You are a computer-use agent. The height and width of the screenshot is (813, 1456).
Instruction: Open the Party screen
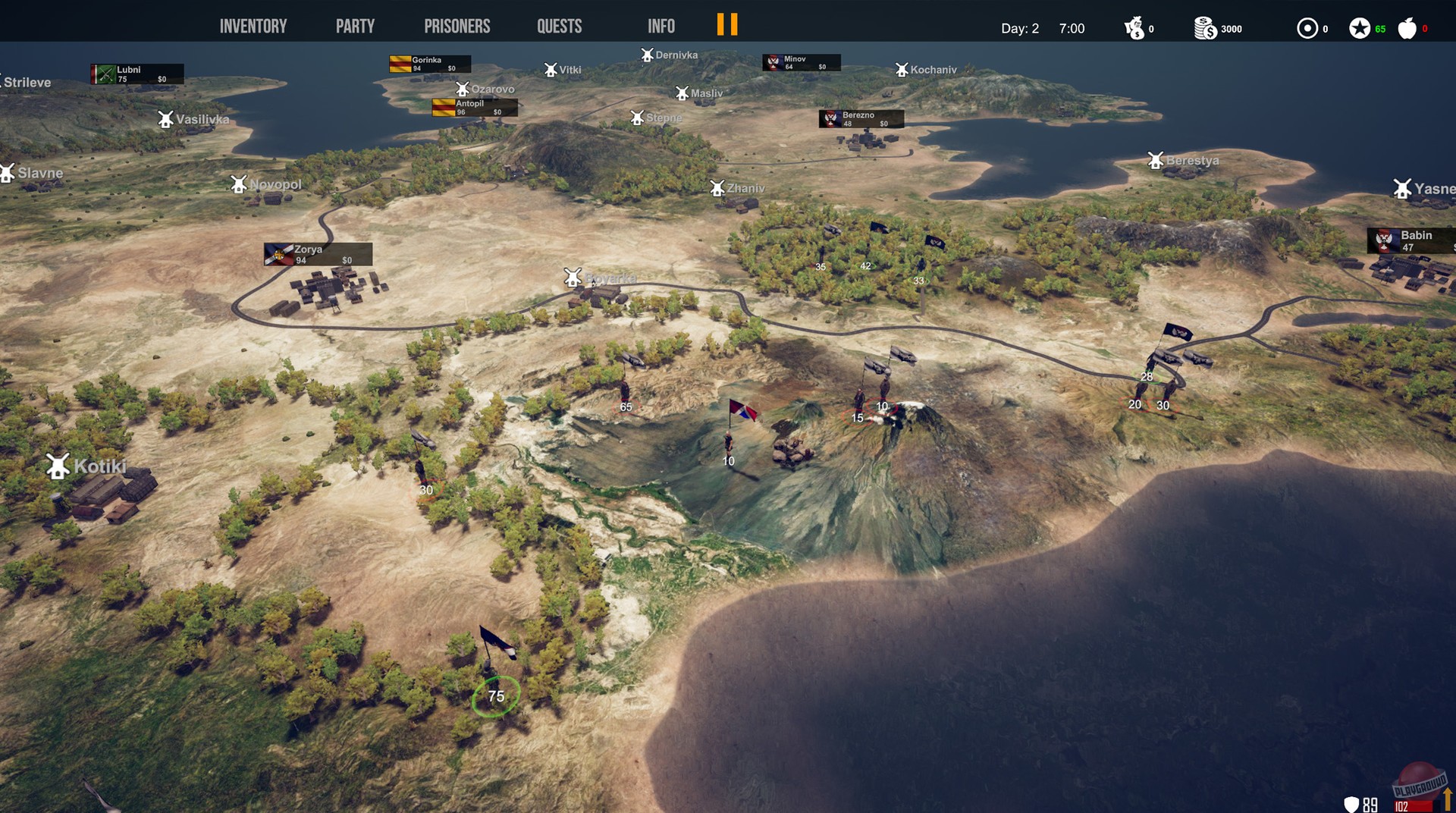coord(353,25)
